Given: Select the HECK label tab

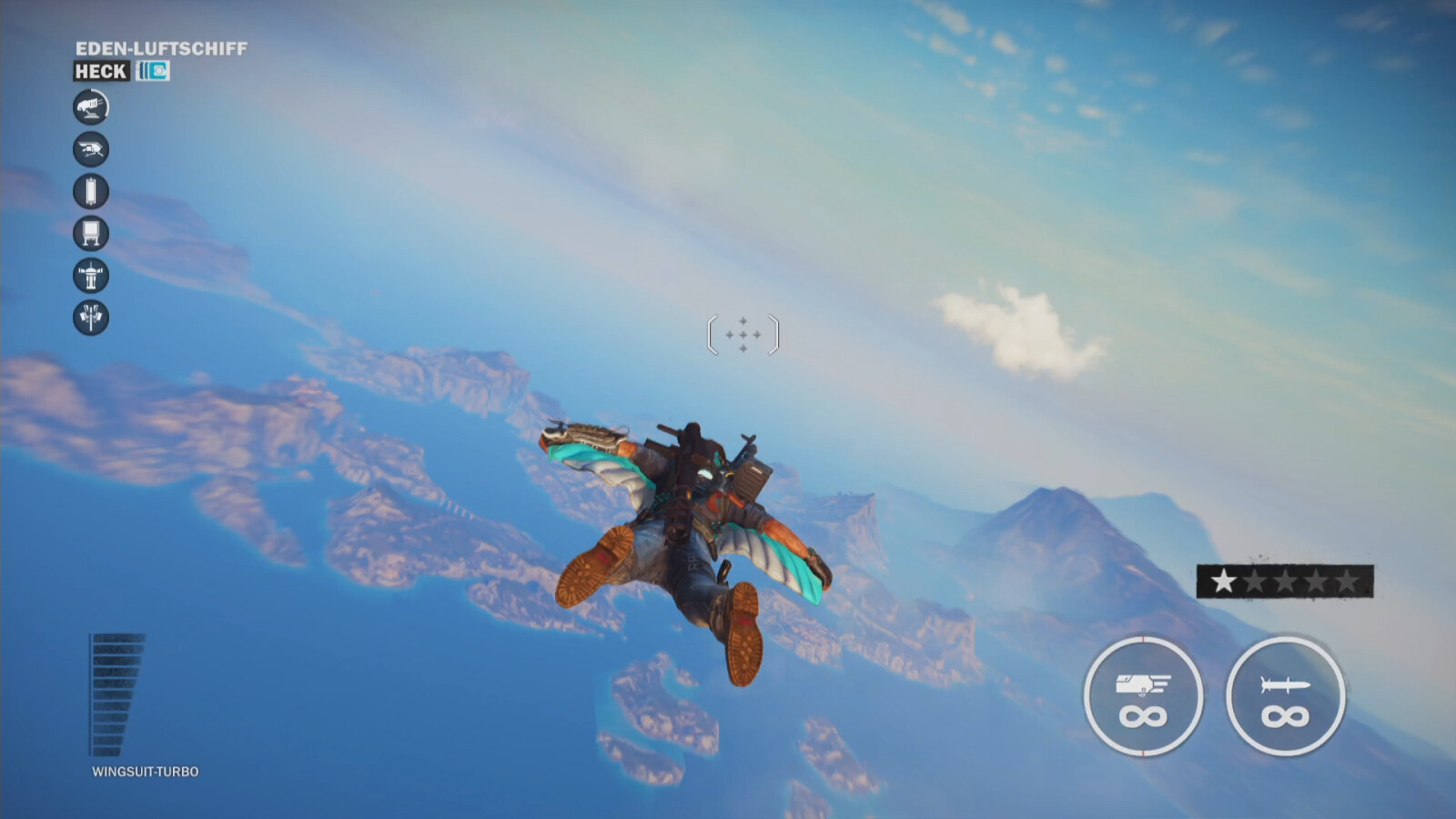Looking at the screenshot, I should (x=101, y=72).
